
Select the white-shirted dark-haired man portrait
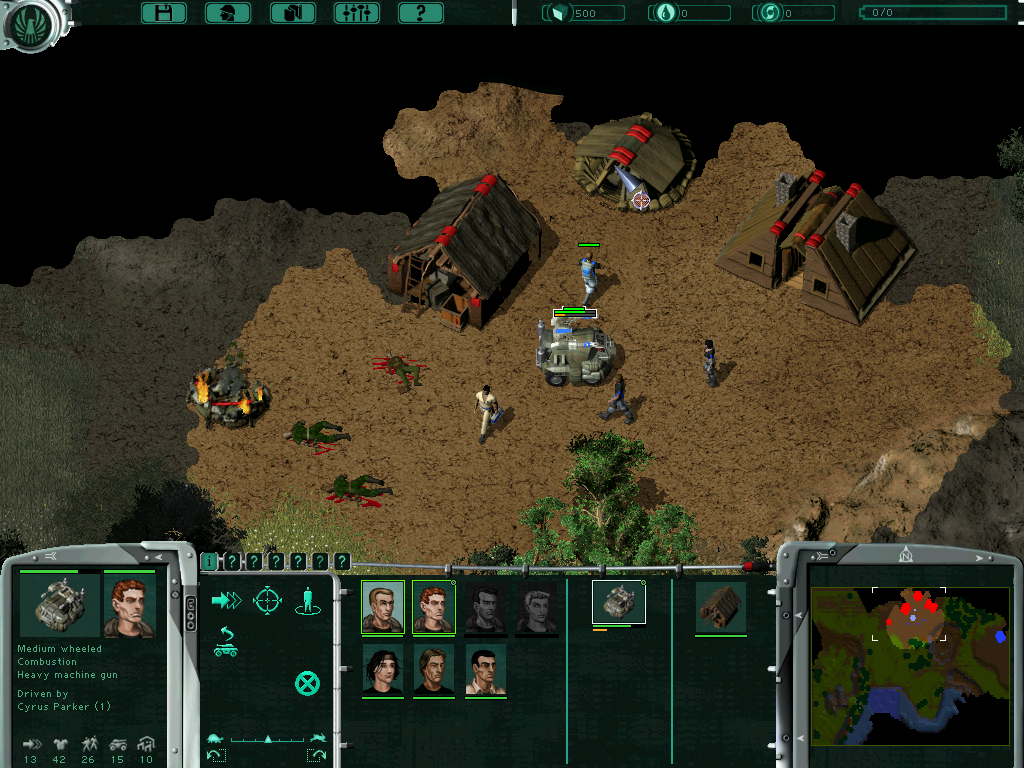tap(485, 669)
